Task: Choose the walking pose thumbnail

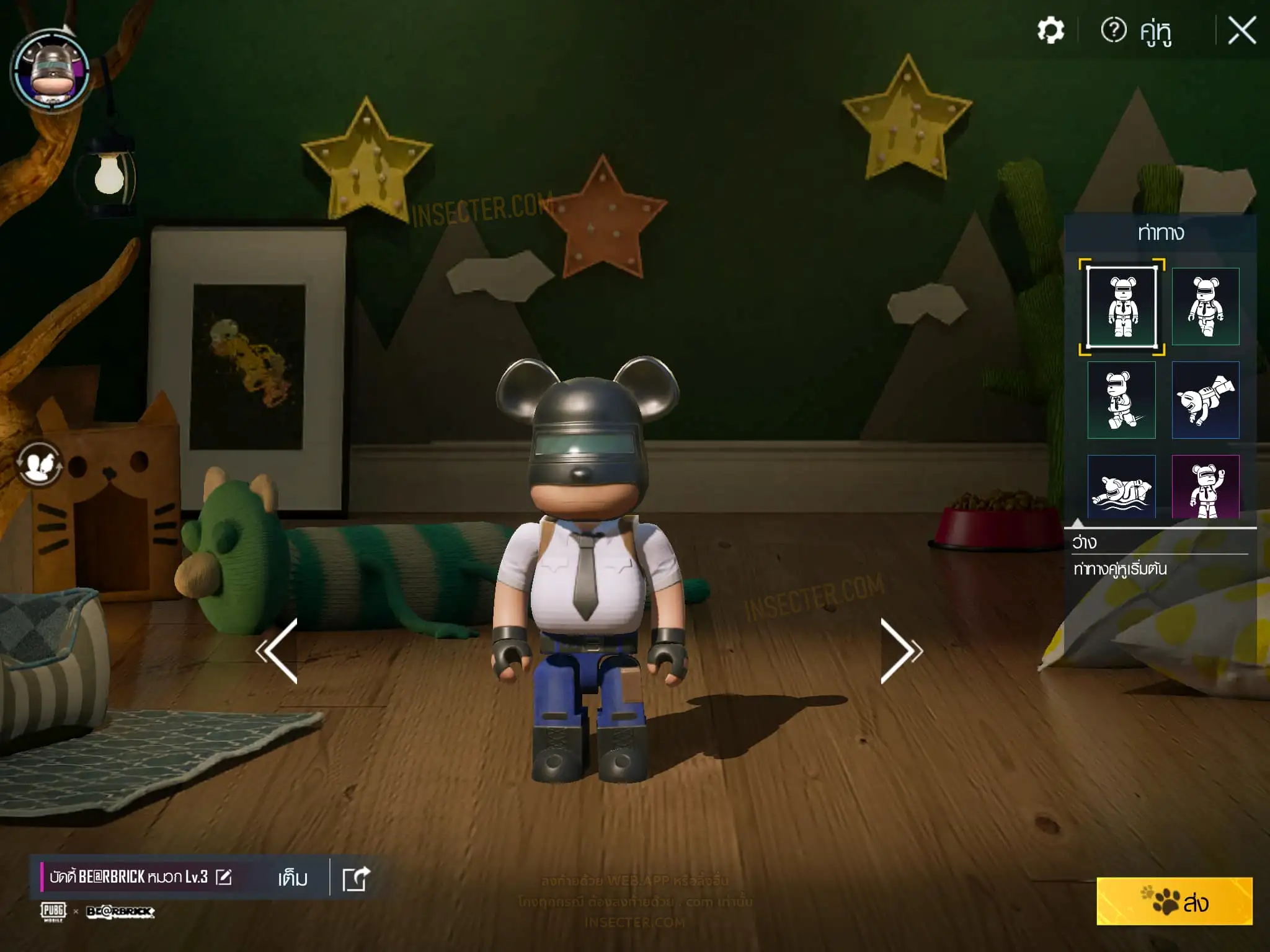Action: coord(1205,306)
